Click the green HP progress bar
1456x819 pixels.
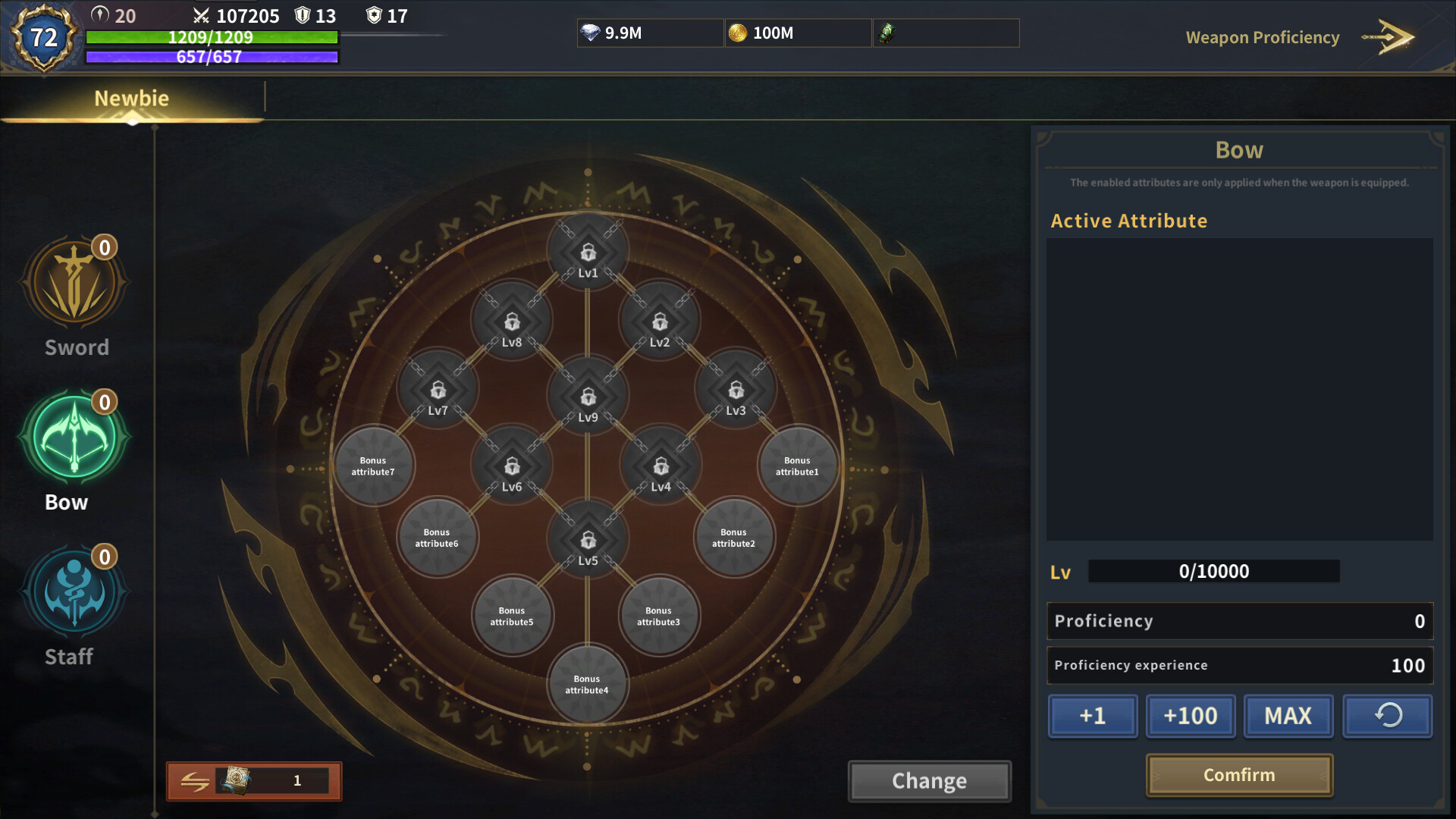pyautogui.click(x=212, y=36)
